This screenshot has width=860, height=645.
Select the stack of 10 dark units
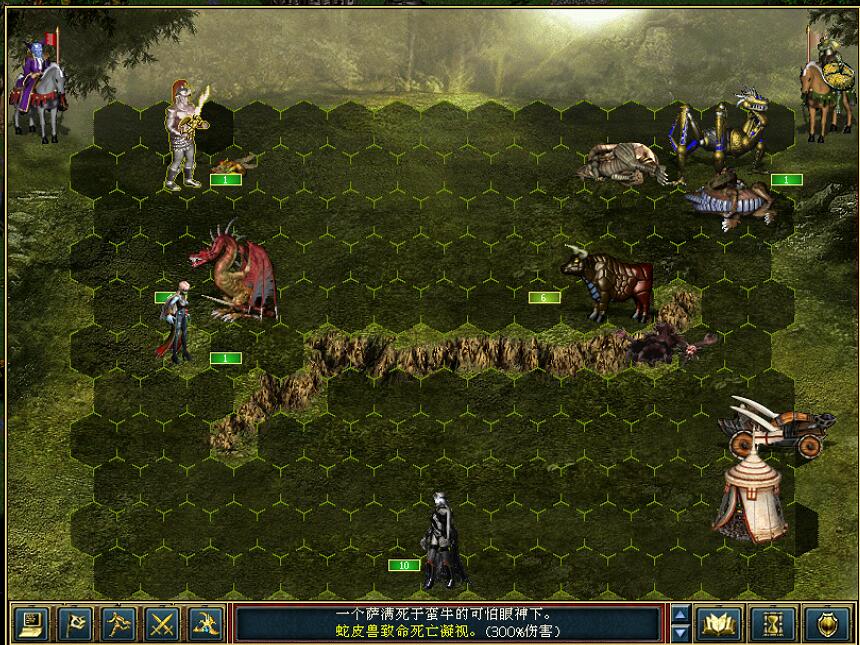[440, 540]
